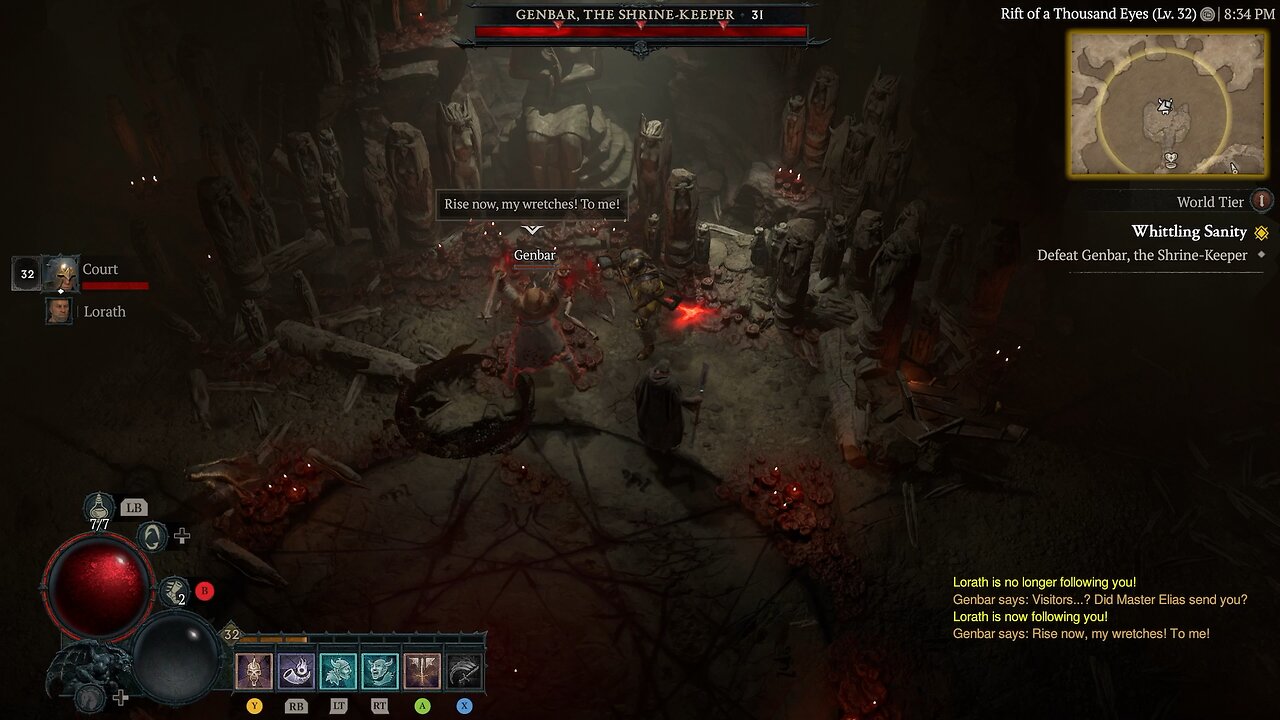The width and height of the screenshot is (1280, 720).
Task: Click Genbar's boss name plate
Action: pos(639,15)
